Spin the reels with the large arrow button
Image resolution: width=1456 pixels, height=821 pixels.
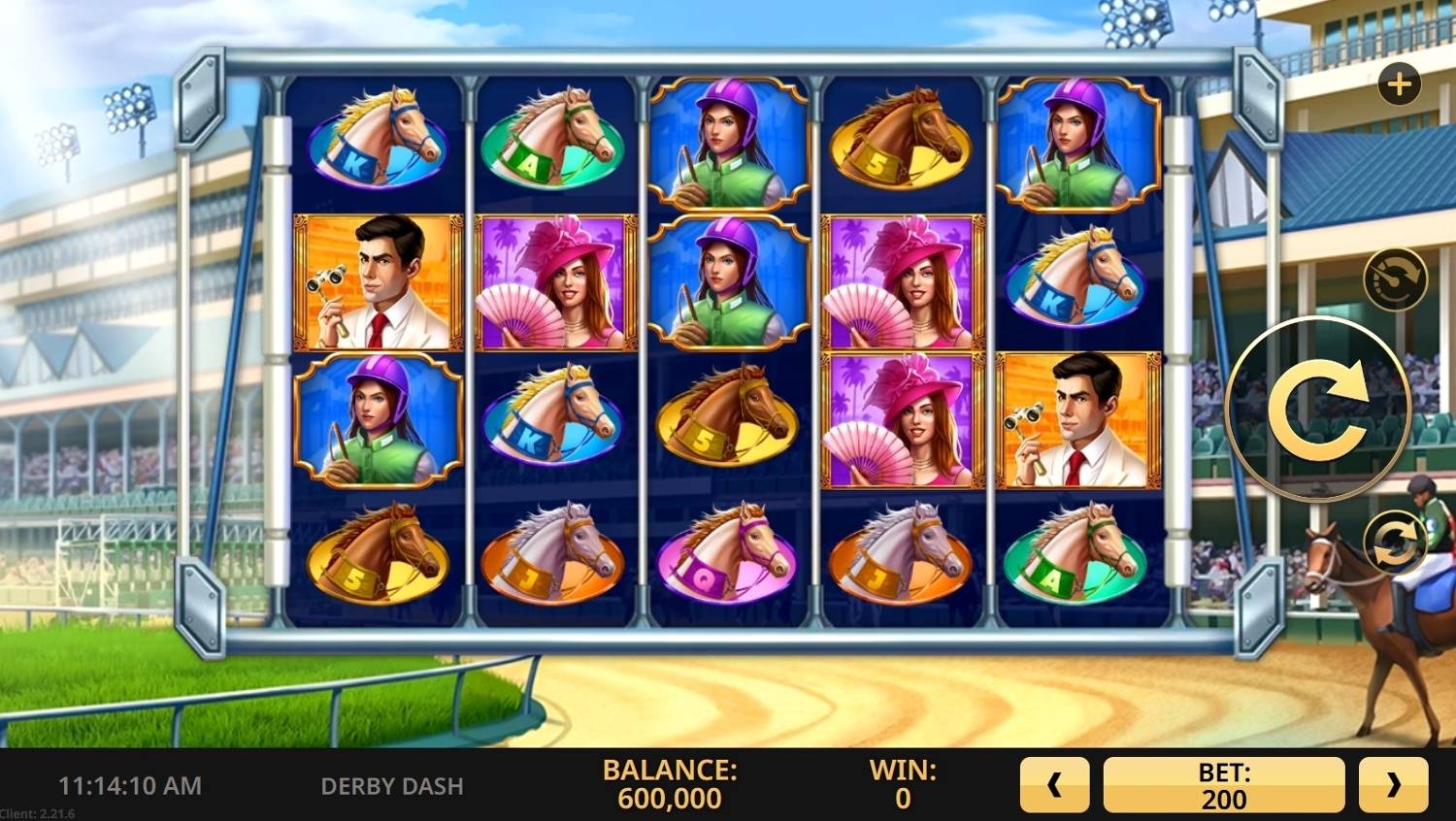(x=1317, y=409)
